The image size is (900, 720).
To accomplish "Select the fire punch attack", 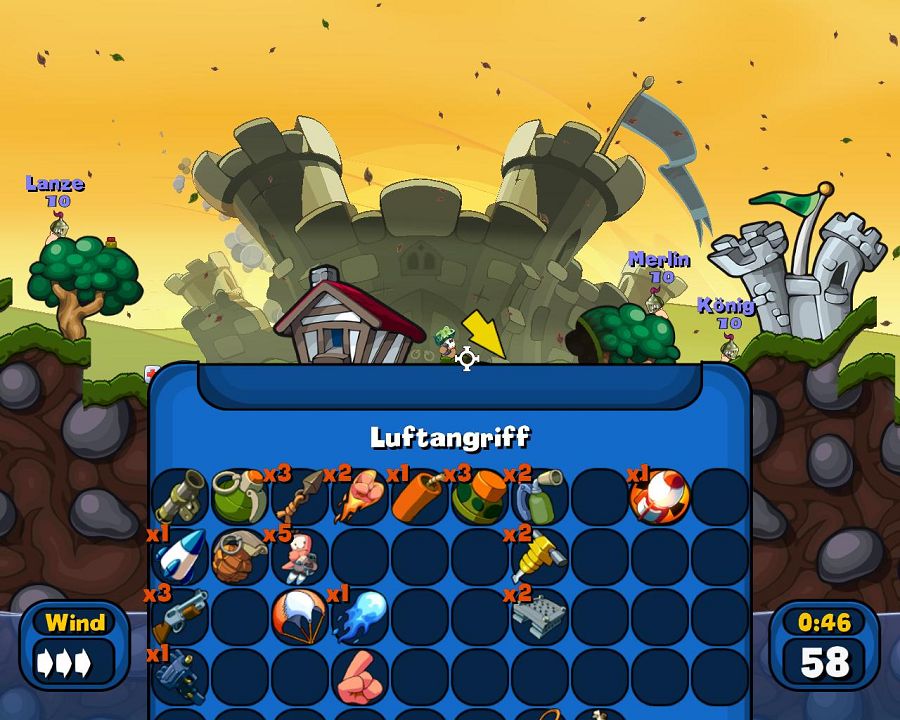I will 360,497.
